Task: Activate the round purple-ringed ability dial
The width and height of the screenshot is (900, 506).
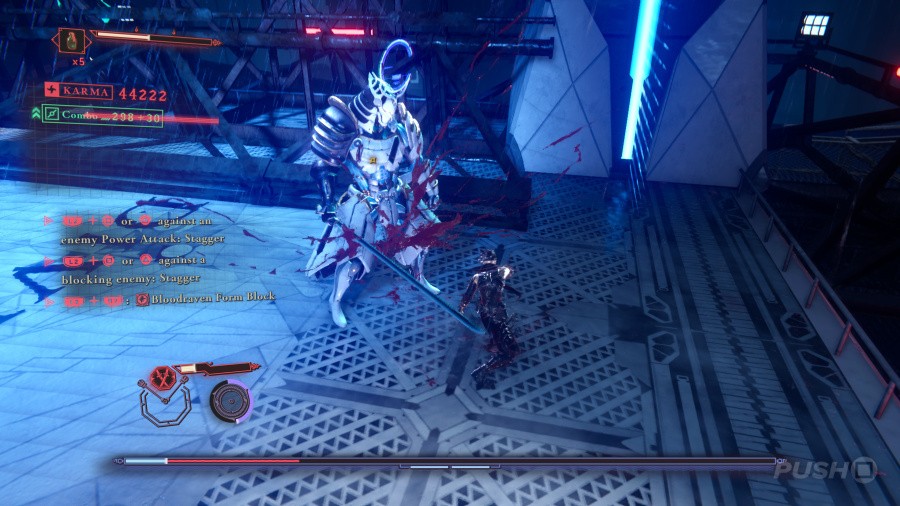Action: (x=231, y=400)
